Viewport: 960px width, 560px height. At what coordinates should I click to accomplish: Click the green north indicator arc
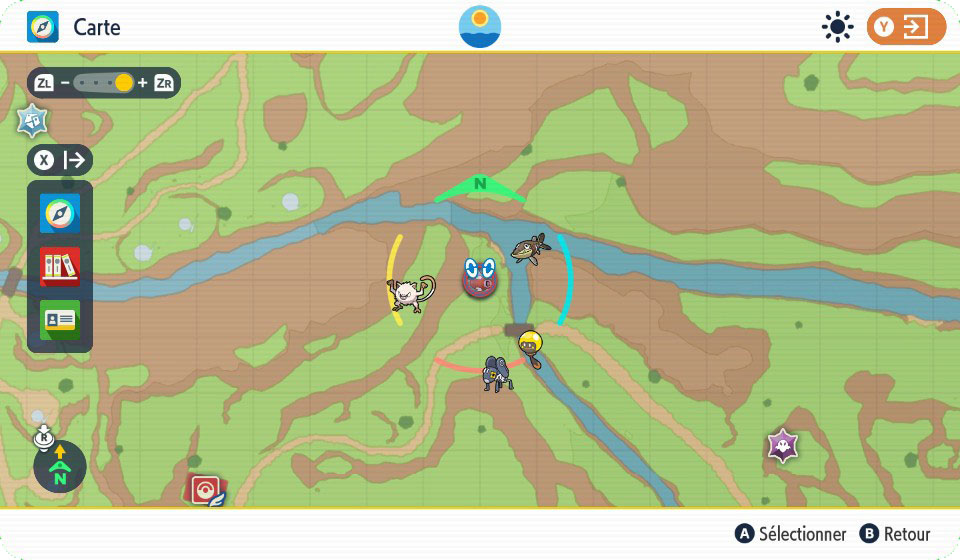480,186
